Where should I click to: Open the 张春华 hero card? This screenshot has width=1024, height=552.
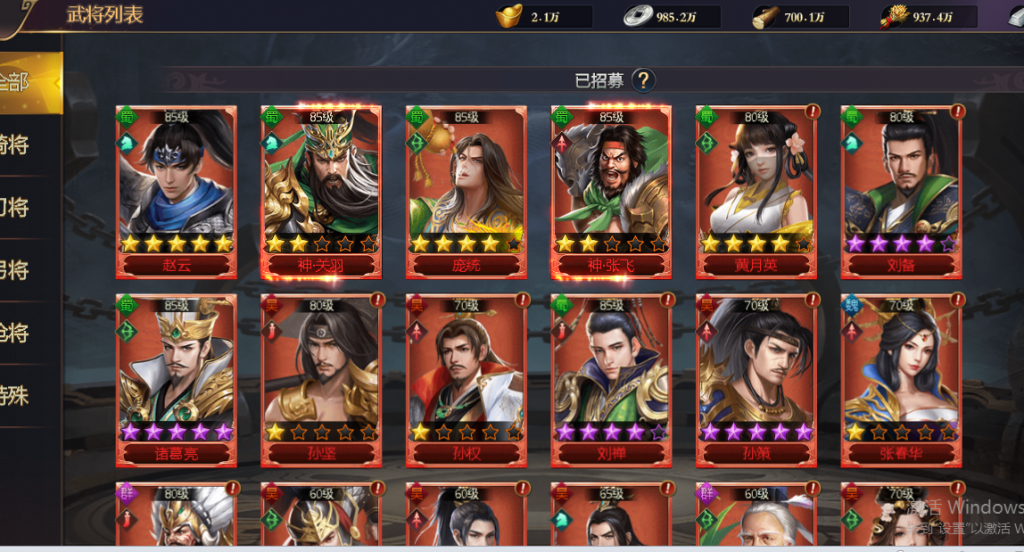(901, 379)
